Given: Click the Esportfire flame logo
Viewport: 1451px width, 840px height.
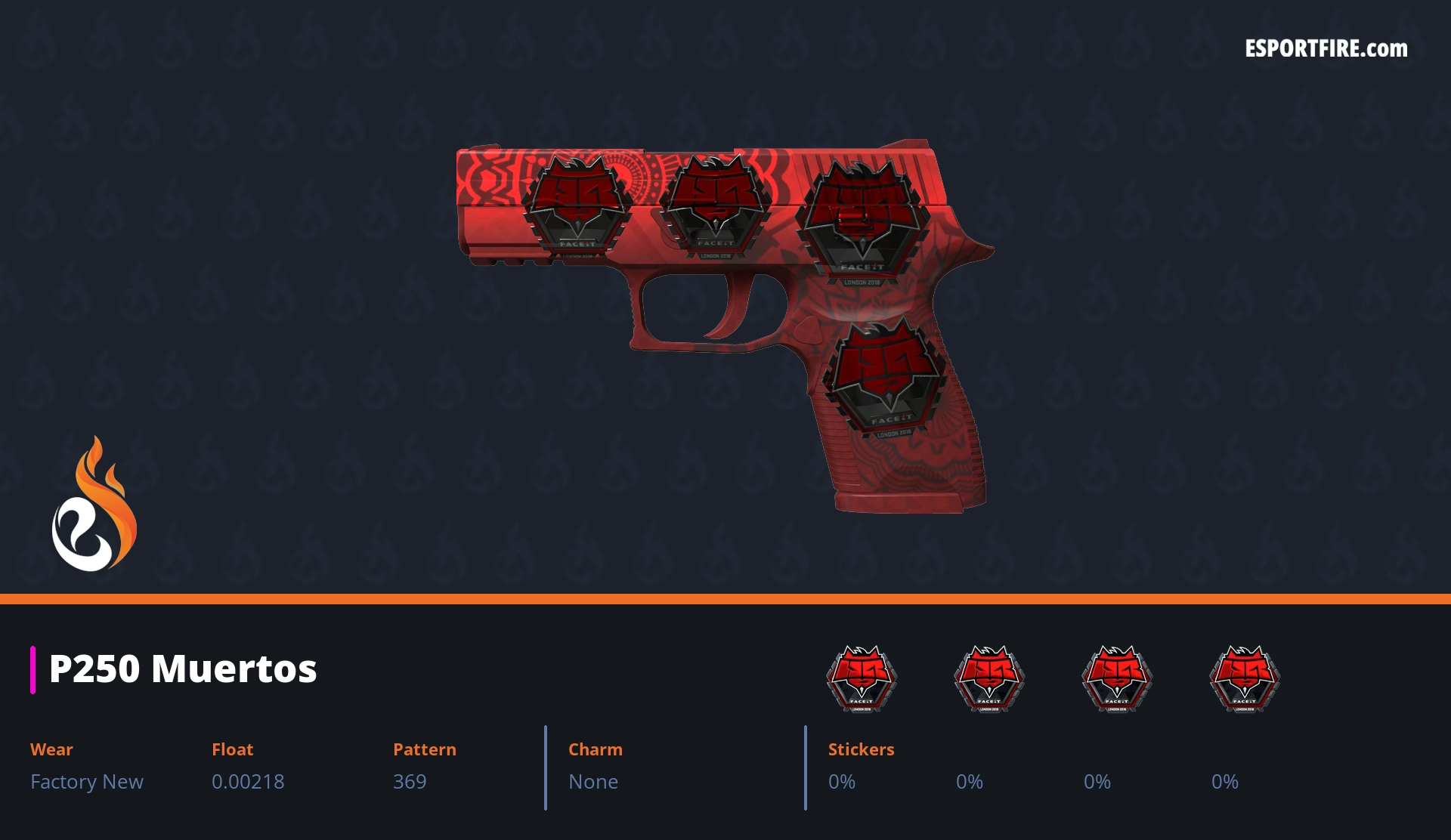Looking at the screenshot, I should (94, 505).
